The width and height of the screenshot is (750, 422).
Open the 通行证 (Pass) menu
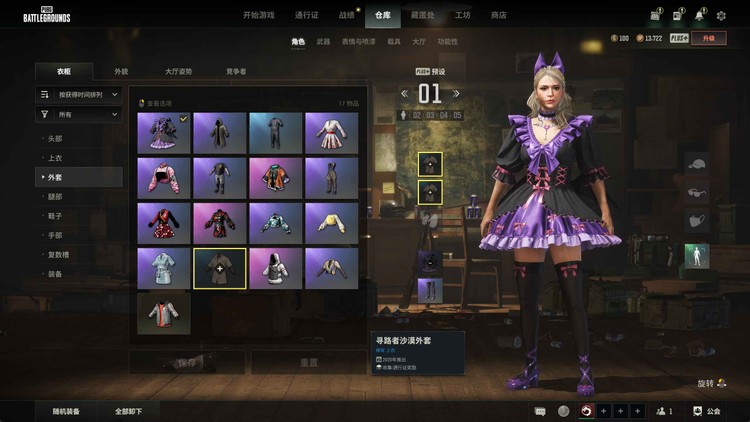[x=307, y=15]
